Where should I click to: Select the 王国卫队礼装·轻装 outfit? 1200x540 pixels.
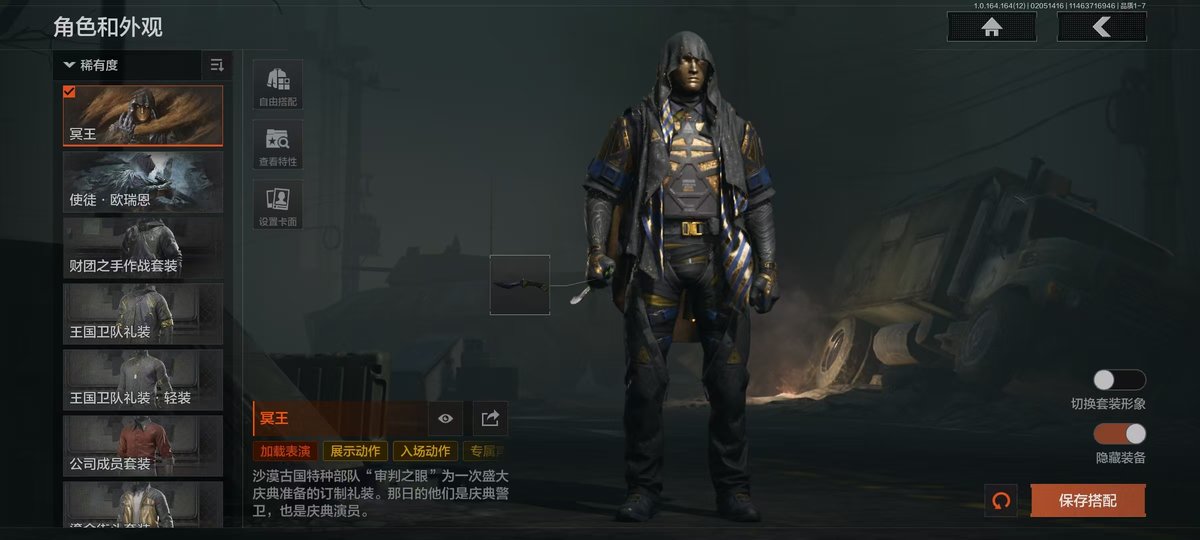(x=143, y=379)
